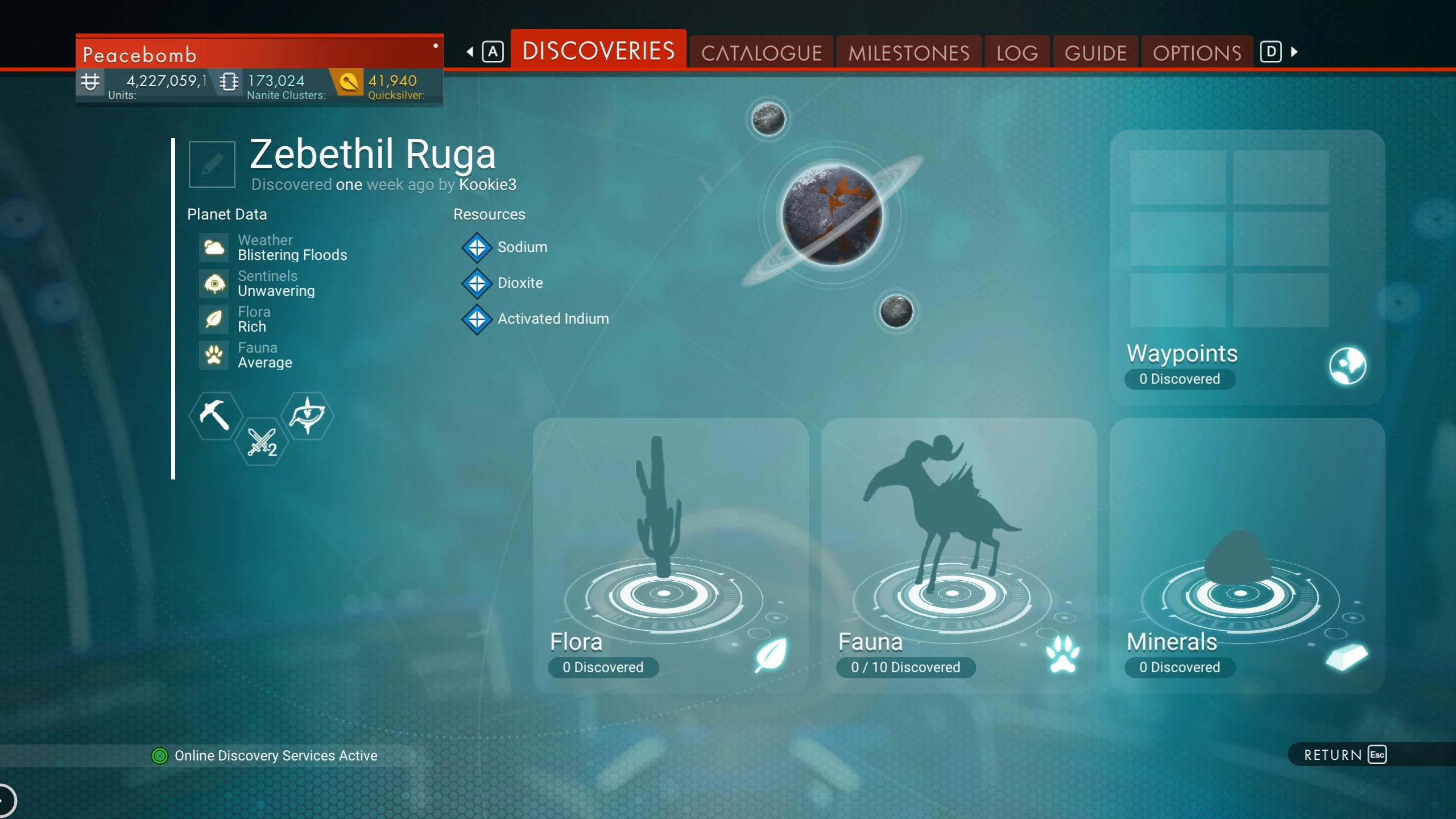Image resolution: width=1456 pixels, height=819 pixels.
Task: Show the Log tab
Action: (1017, 53)
